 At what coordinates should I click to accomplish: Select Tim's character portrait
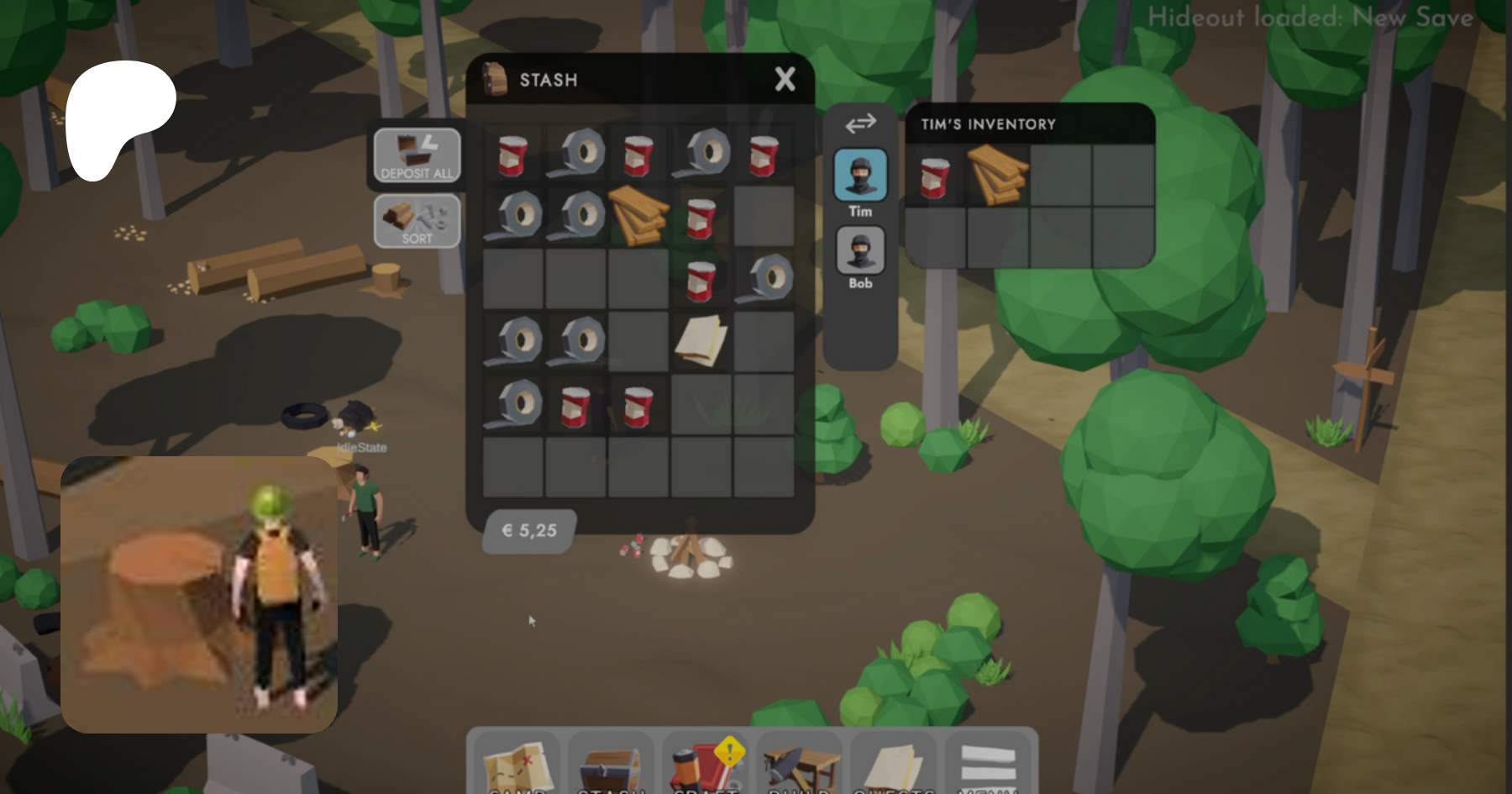pos(860,176)
